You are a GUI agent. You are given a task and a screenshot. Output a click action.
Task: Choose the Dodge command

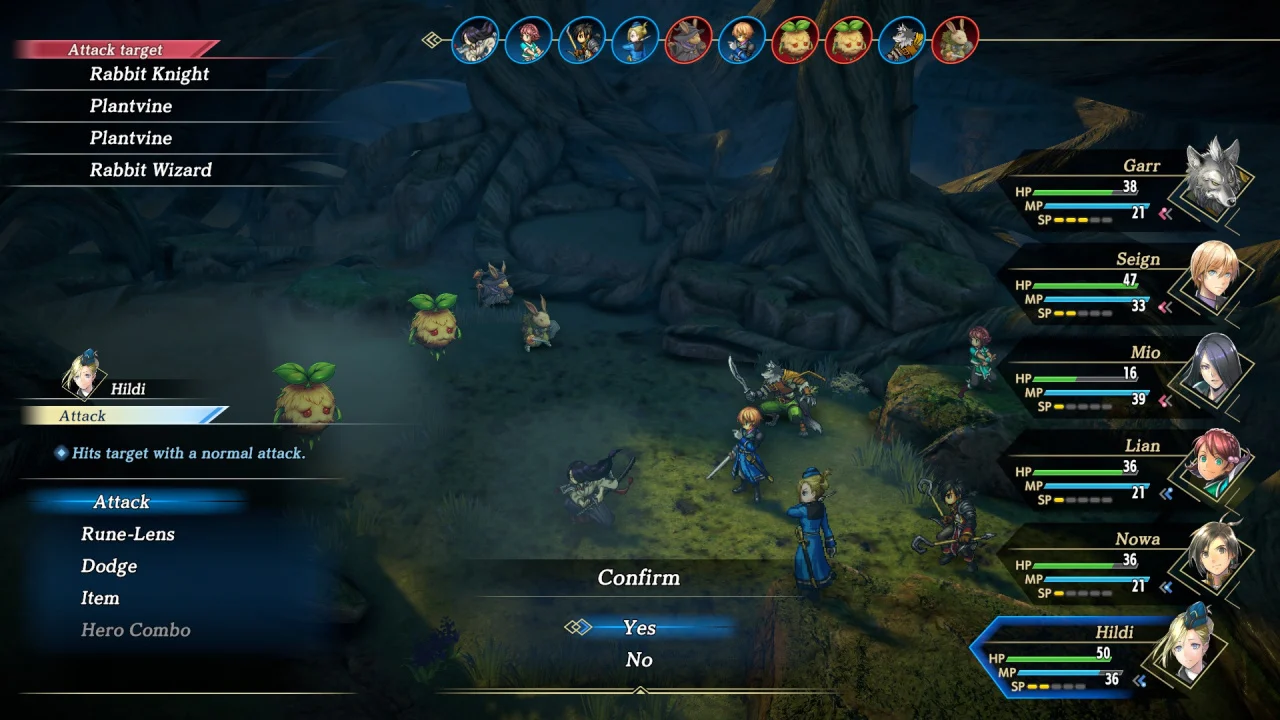click(x=109, y=566)
